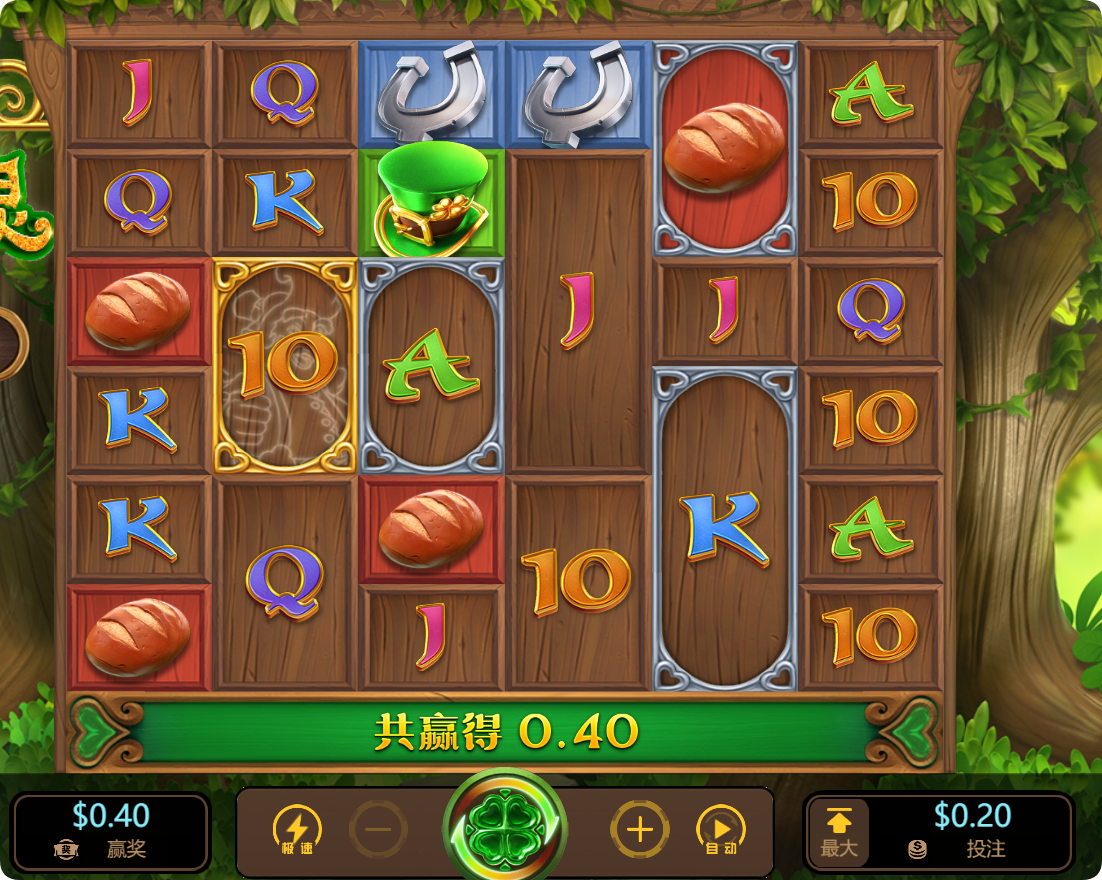Image resolution: width=1102 pixels, height=880 pixels.
Task: Toggle turbo spin with the lightning bolt
Action: pos(297,831)
